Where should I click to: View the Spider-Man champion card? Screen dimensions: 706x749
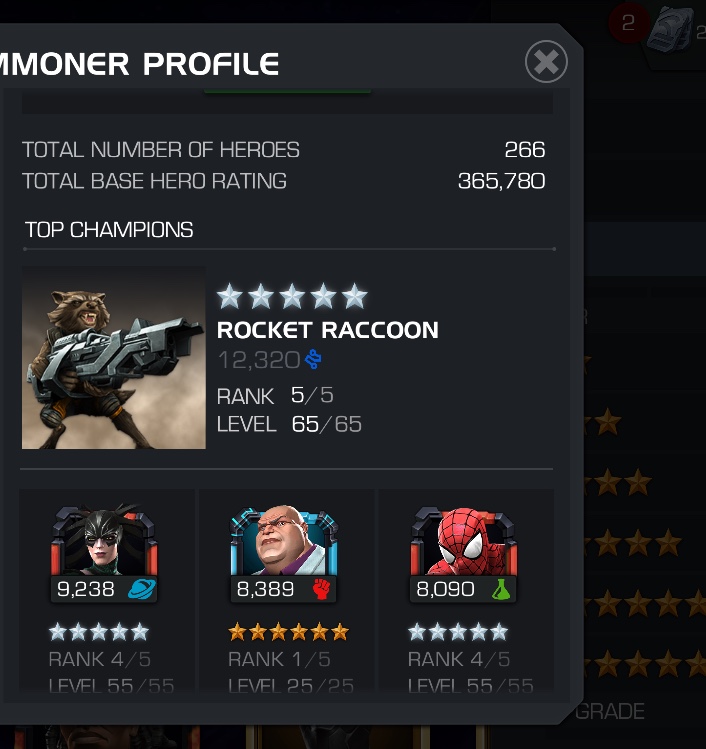pos(462,590)
